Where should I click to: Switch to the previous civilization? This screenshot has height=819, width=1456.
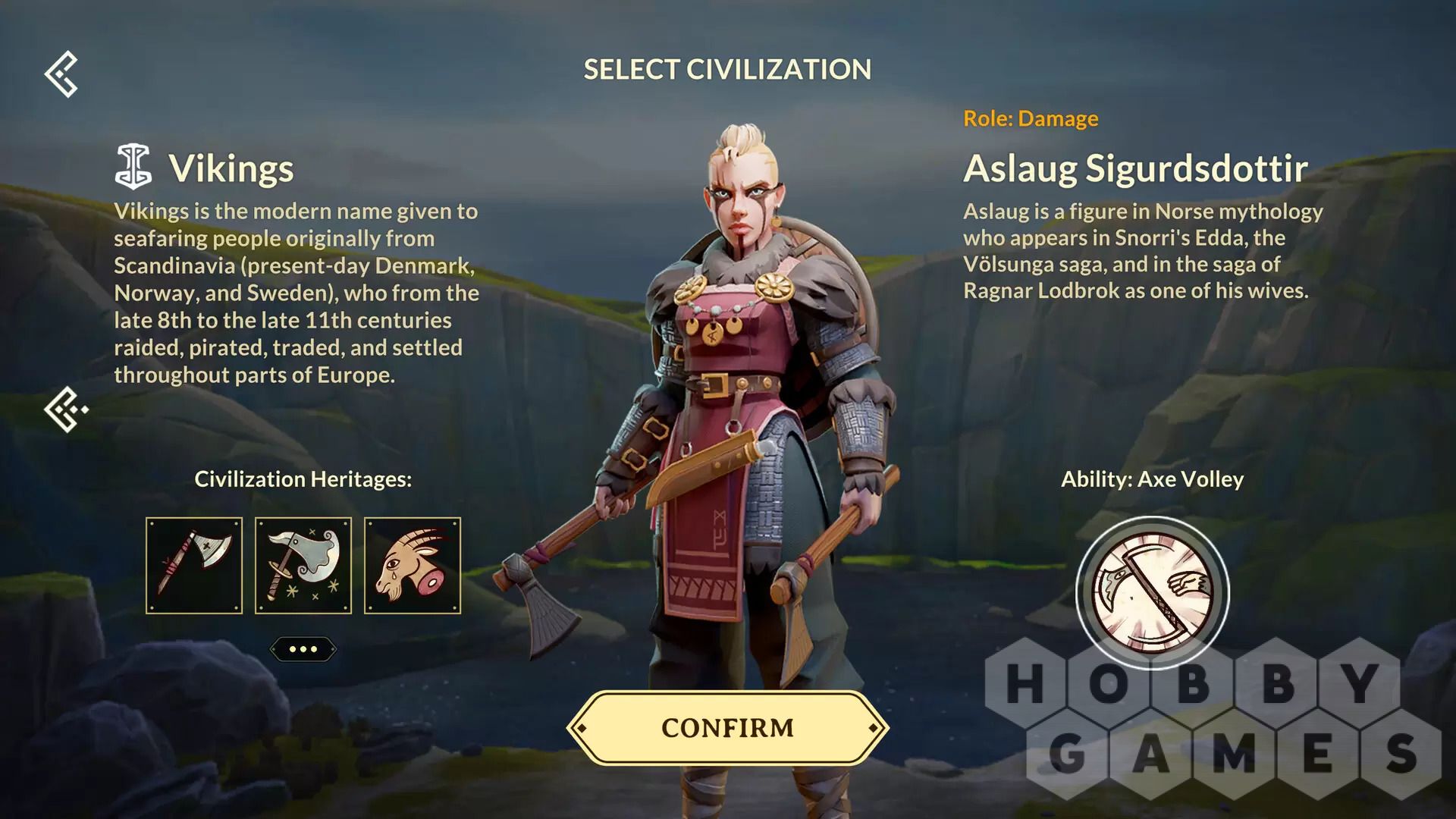pyautogui.click(x=65, y=409)
